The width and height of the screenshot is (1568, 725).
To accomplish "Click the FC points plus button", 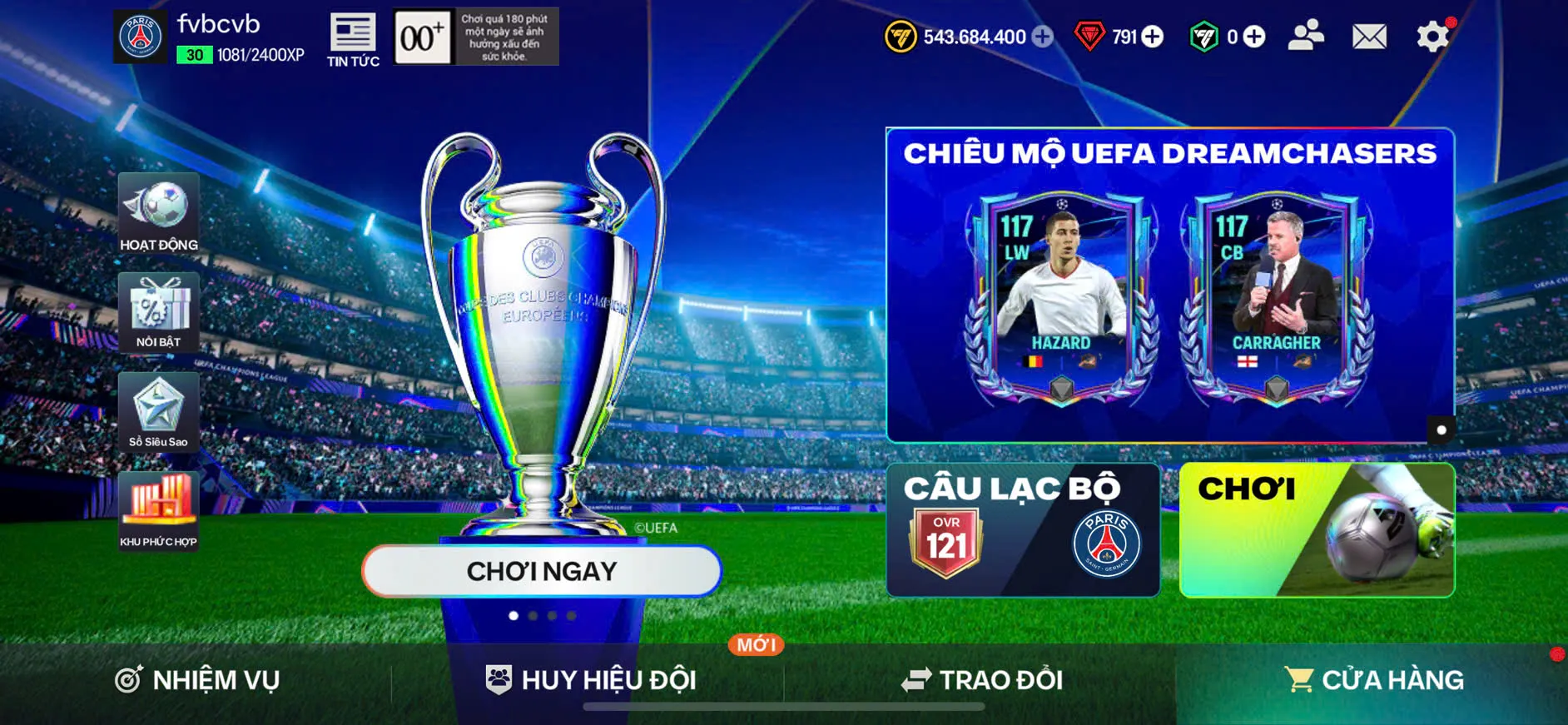I will (x=1253, y=37).
